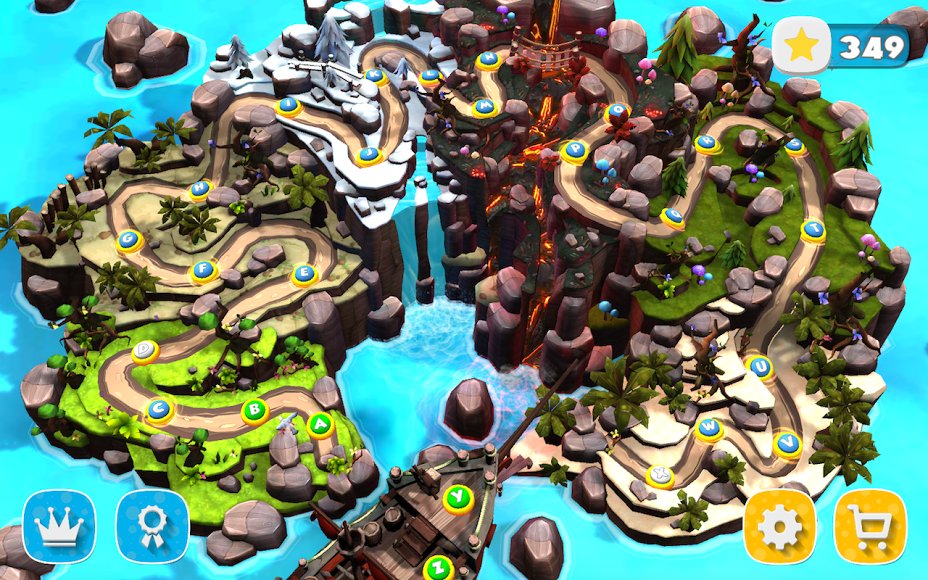This screenshot has width=928, height=580.
Task: Select the green level A node
Action: point(320,424)
